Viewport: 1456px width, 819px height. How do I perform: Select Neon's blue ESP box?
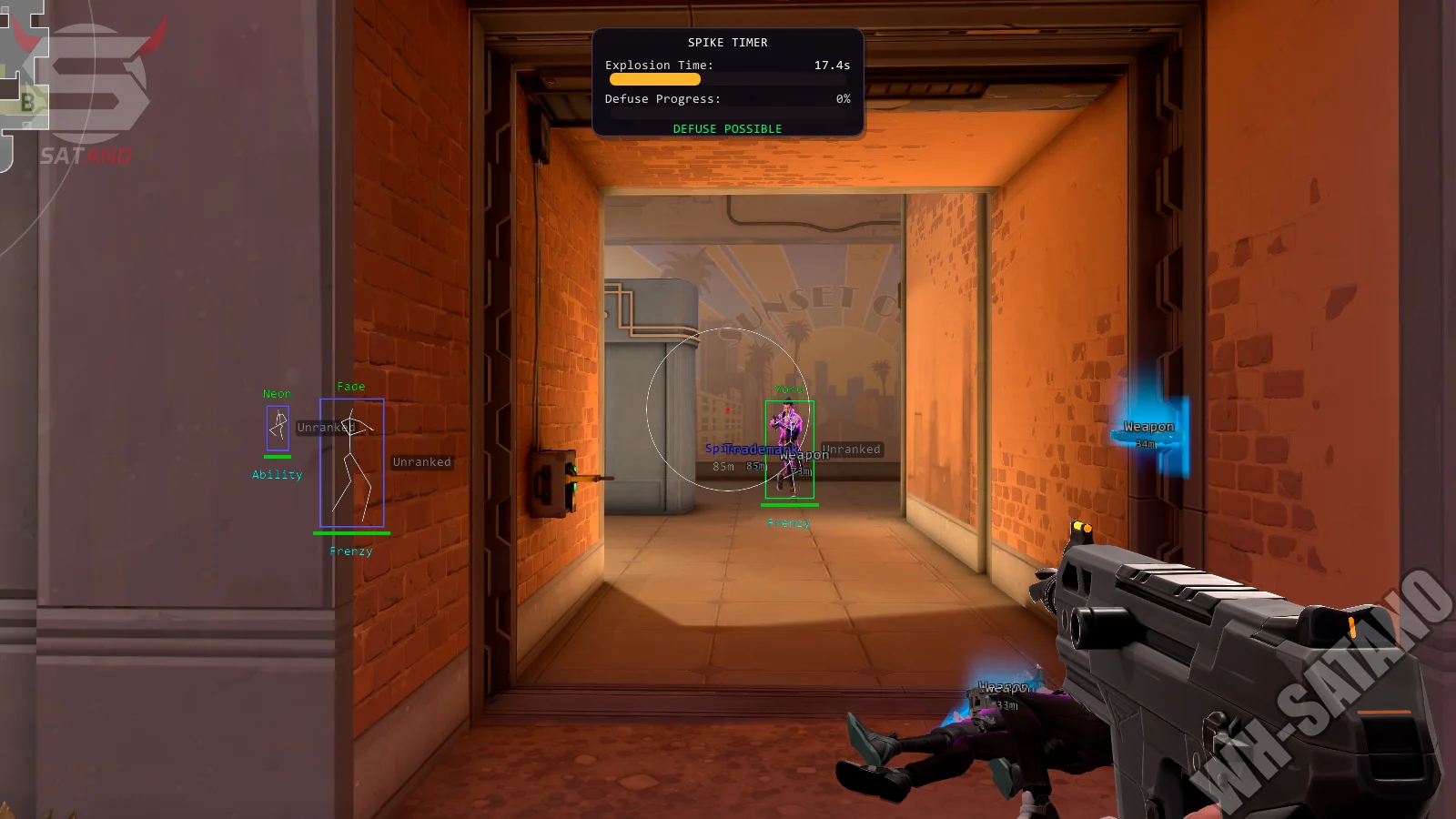coord(276,428)
